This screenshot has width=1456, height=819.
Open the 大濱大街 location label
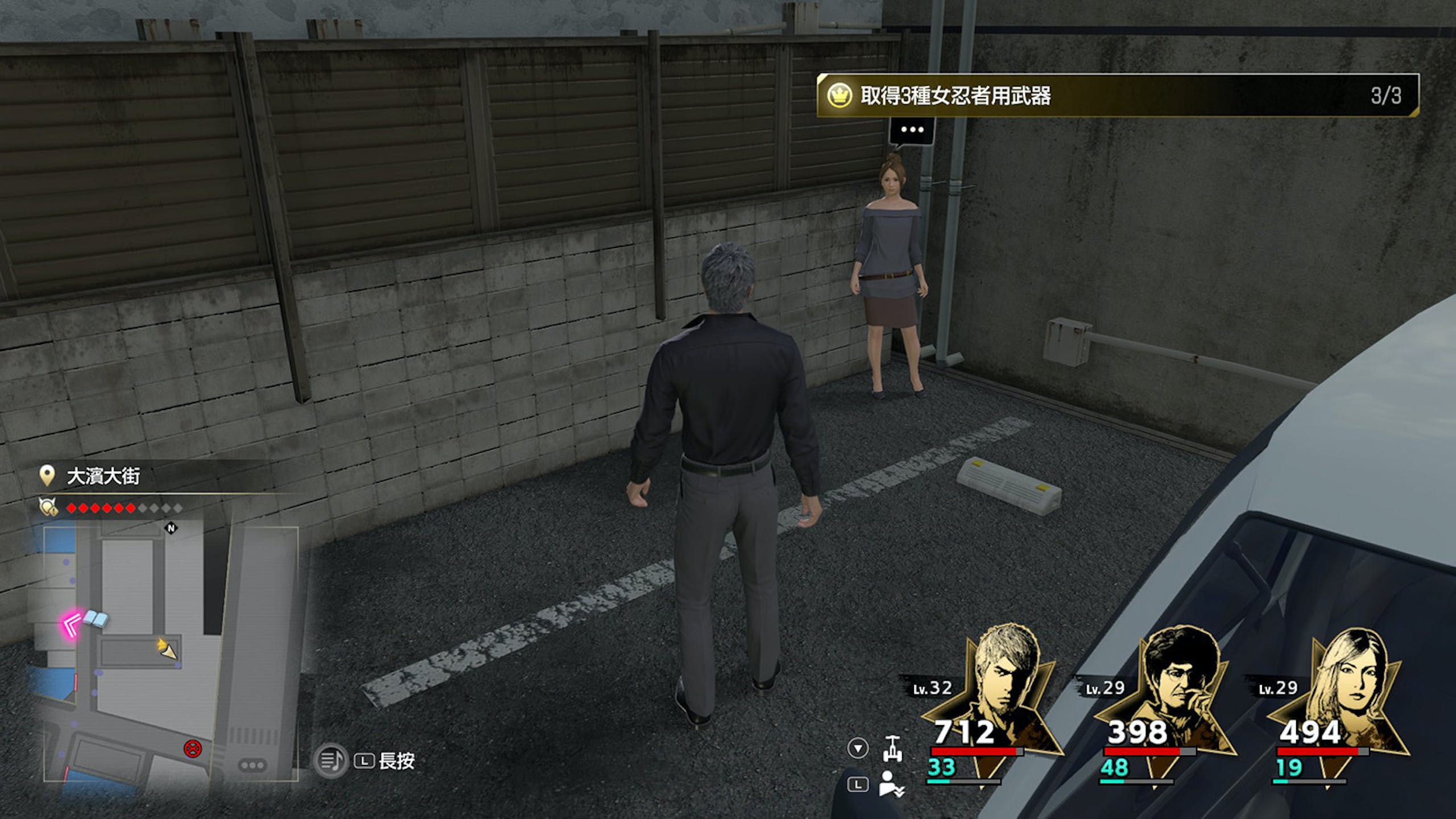pyautogui.click(x=104, y=477)
